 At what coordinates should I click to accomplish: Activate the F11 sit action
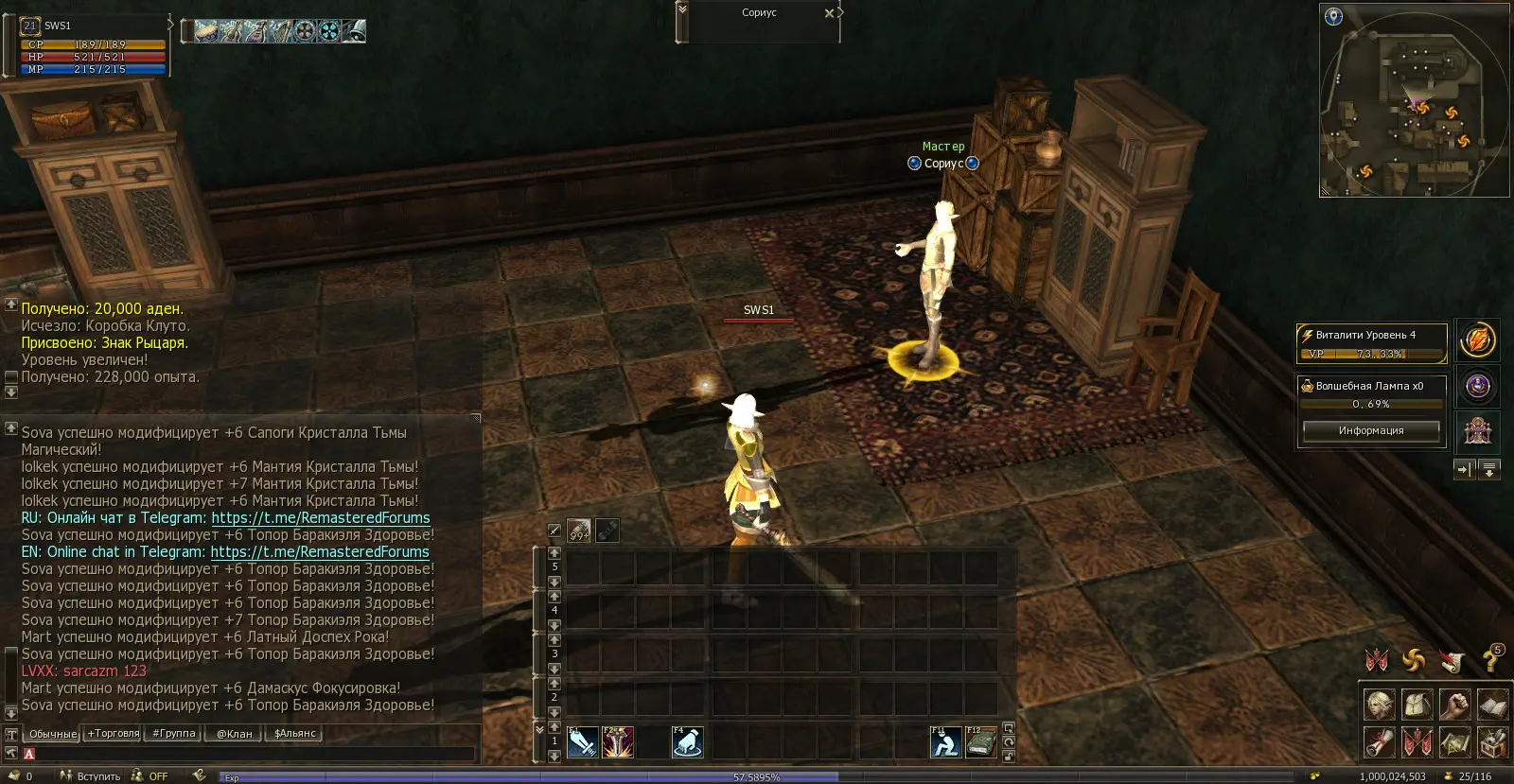click(x=945, y=743)
